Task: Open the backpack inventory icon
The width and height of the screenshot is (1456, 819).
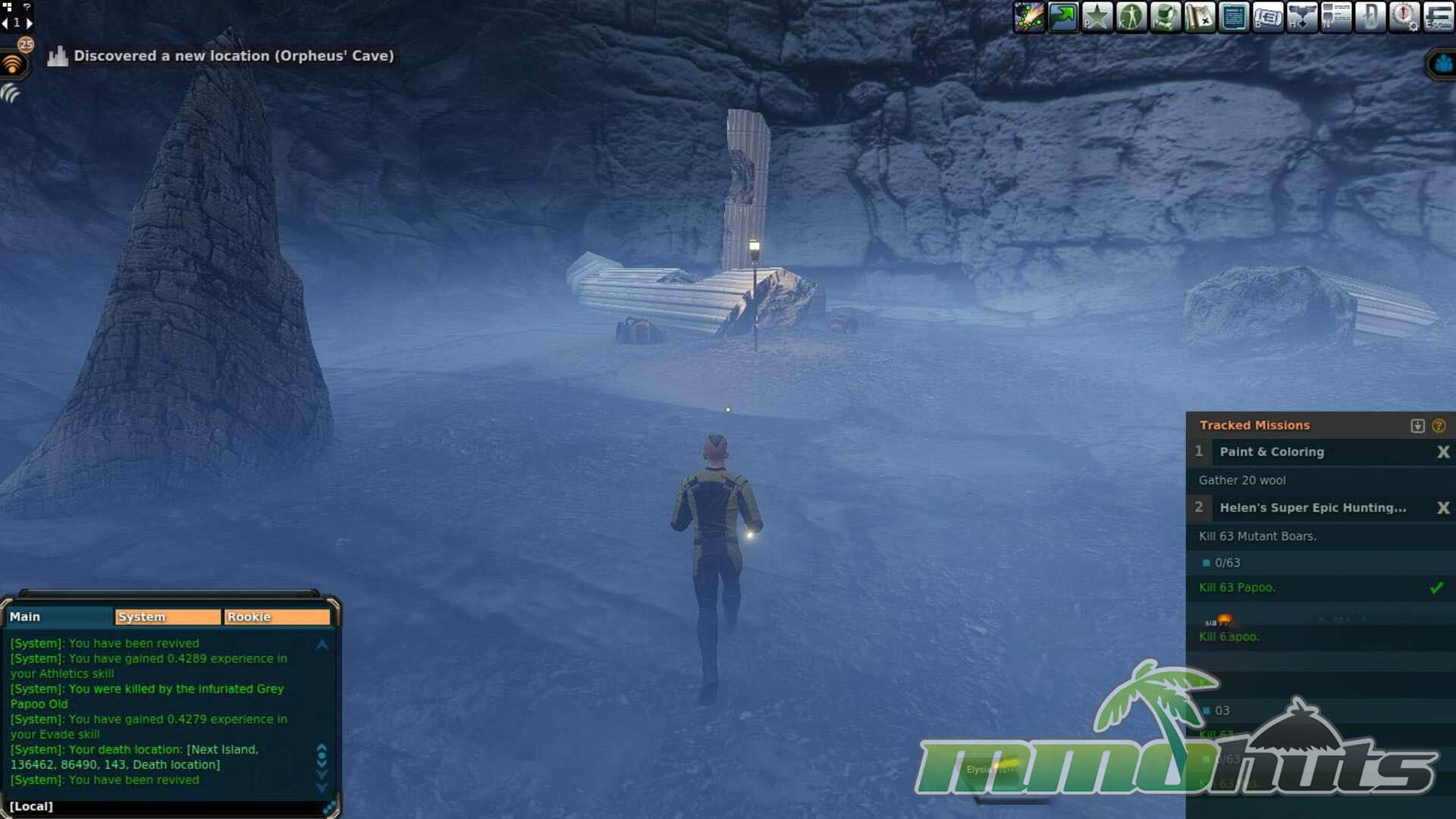Action: click(x=1166, y=17)
